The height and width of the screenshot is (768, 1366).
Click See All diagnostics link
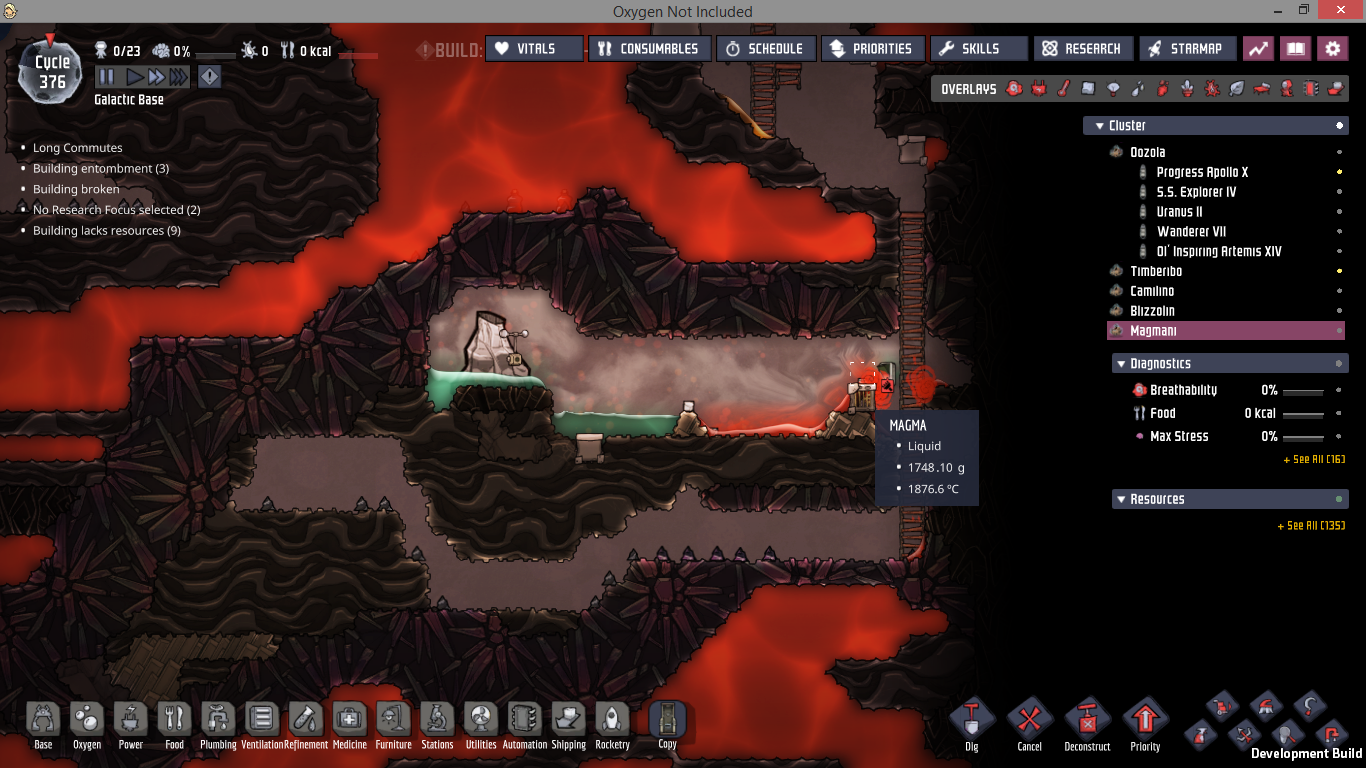1313,460
